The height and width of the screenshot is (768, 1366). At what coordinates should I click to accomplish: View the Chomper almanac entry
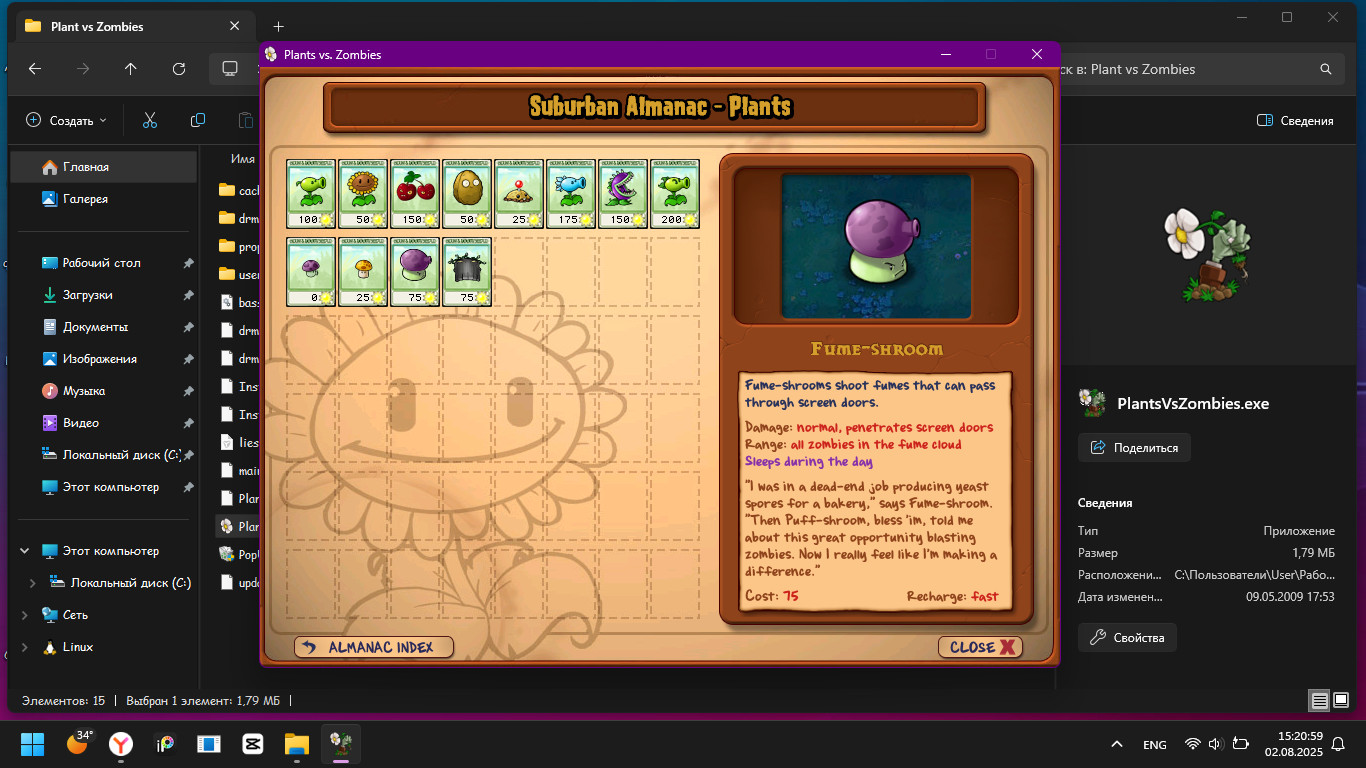(623, 193)
